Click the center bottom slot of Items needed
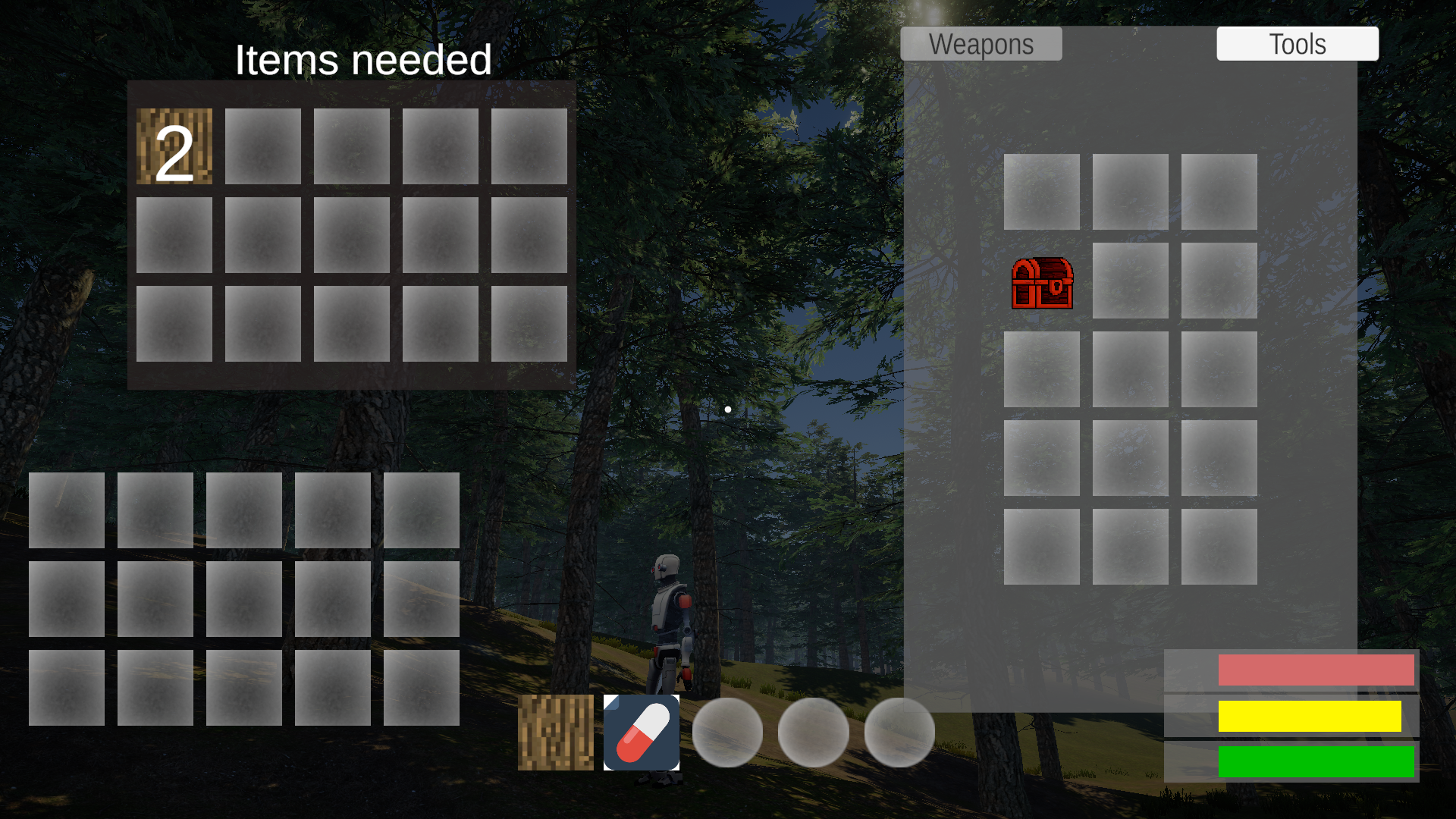This screenshot has height=819, width=1456. 351,324
